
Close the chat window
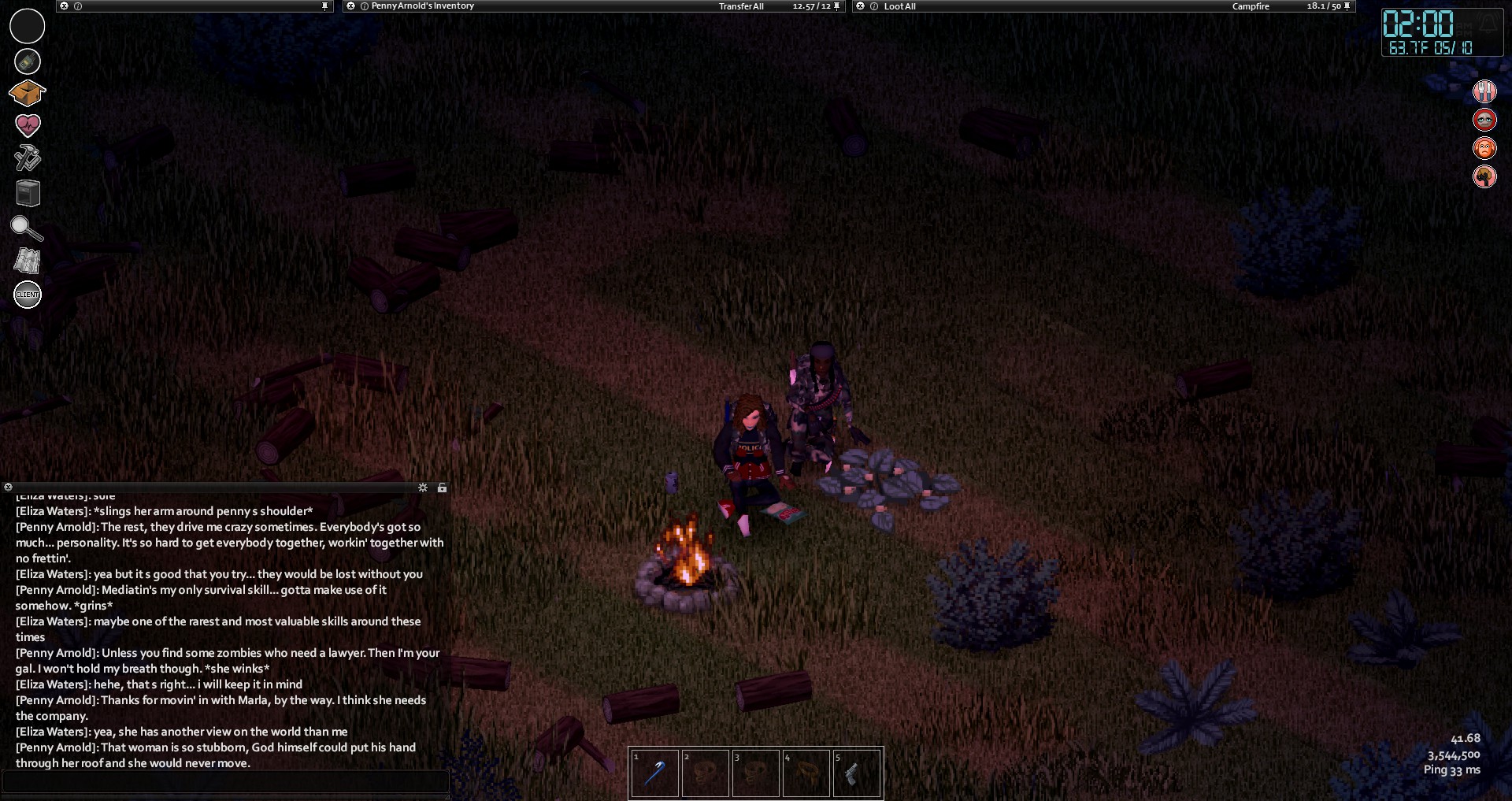pyautogui.click(x=8, y=488)
